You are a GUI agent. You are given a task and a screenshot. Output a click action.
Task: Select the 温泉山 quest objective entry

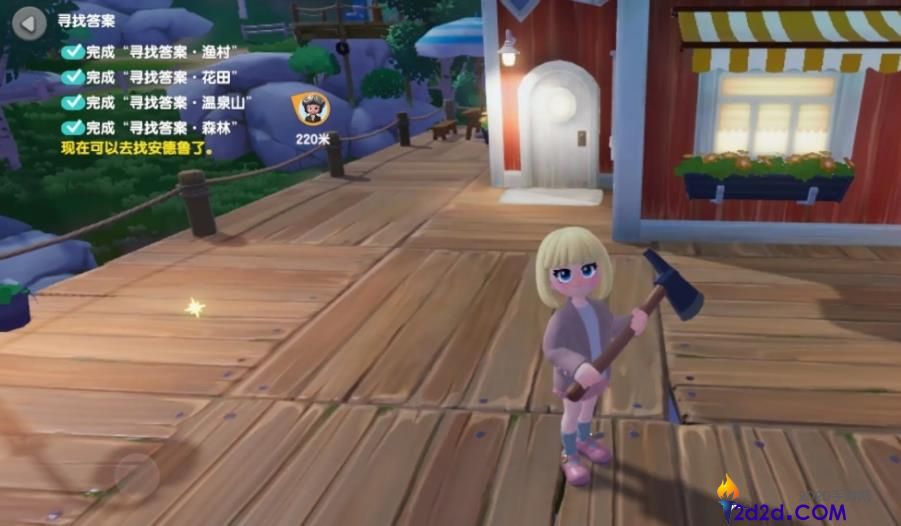161,102
